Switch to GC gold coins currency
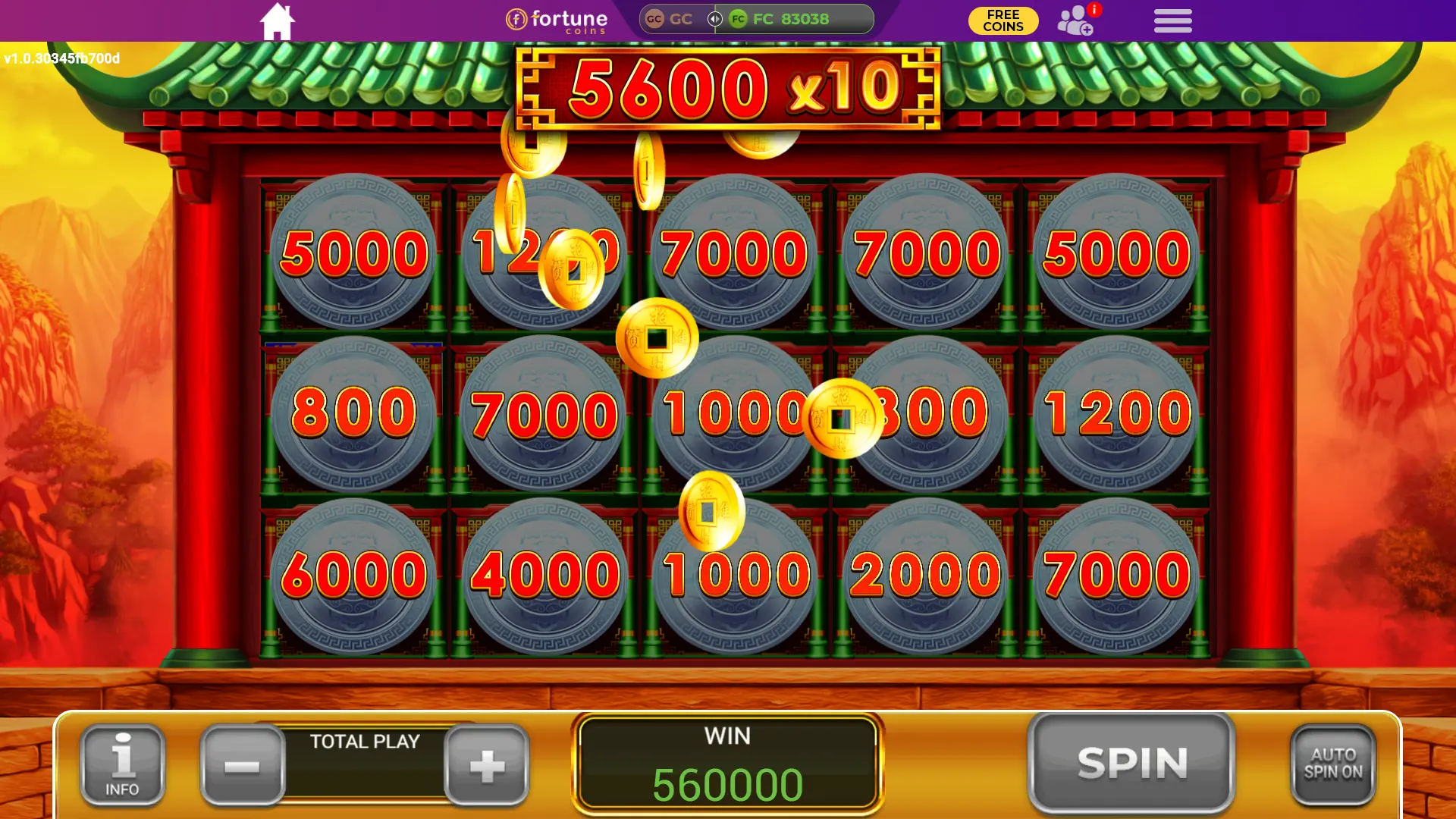 coord(670,19)
